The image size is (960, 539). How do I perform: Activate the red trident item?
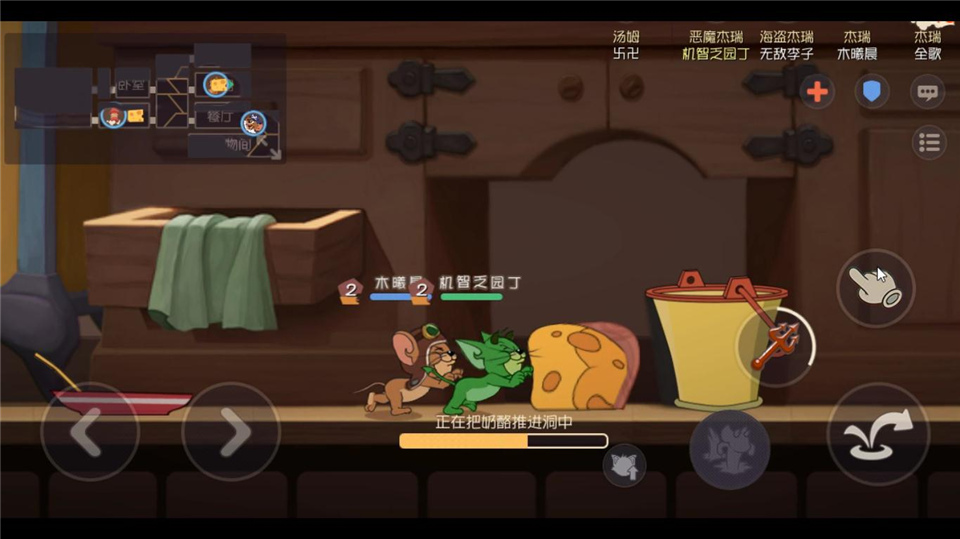click(778, 345)
